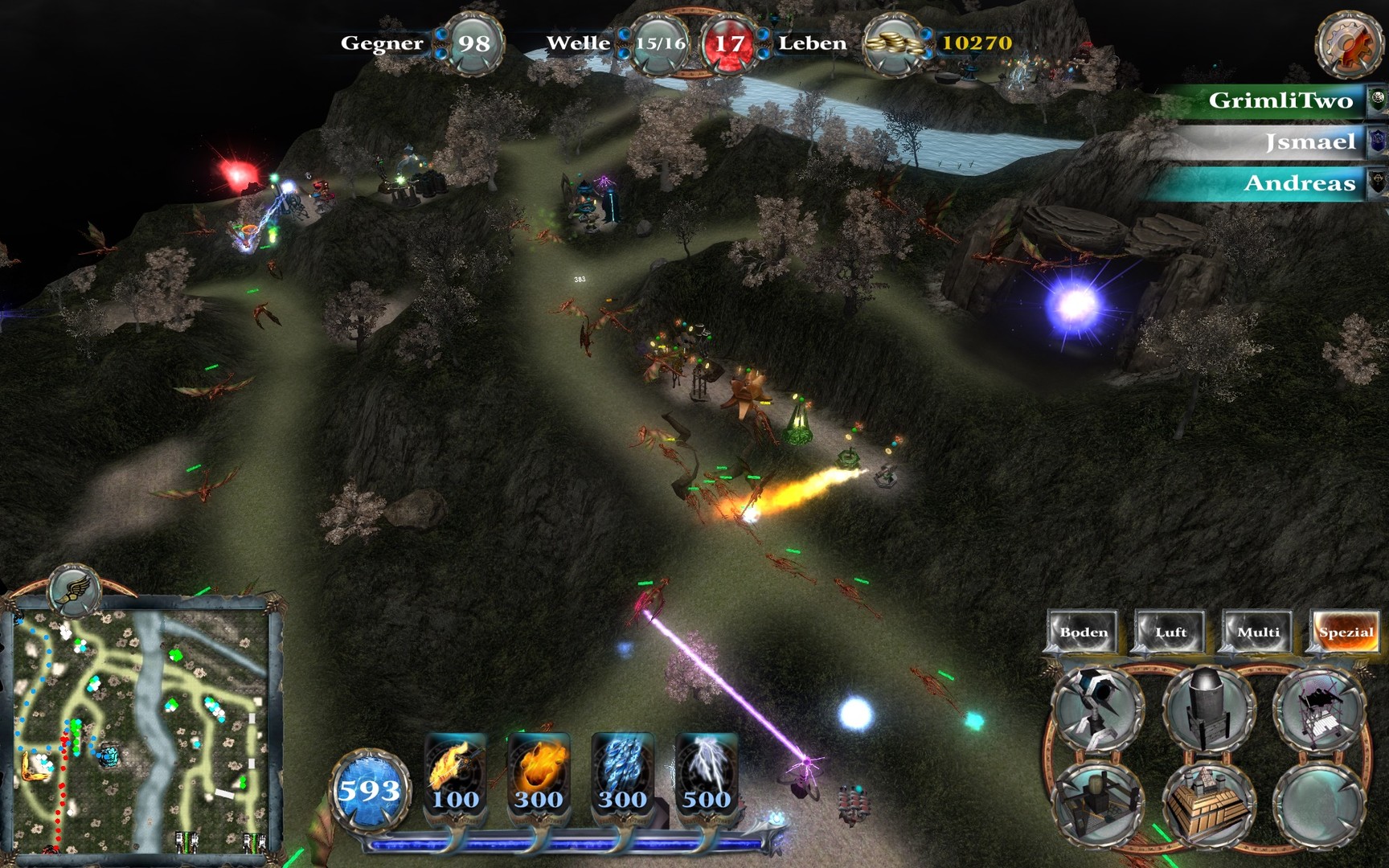Click the winged boot speed button
The image size is (1389, 868).
[74, 590]
